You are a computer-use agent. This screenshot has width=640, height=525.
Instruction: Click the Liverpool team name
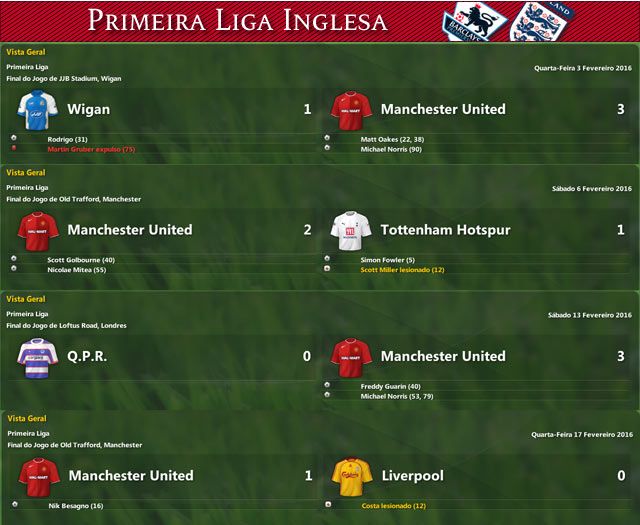(x=413, y=476)
